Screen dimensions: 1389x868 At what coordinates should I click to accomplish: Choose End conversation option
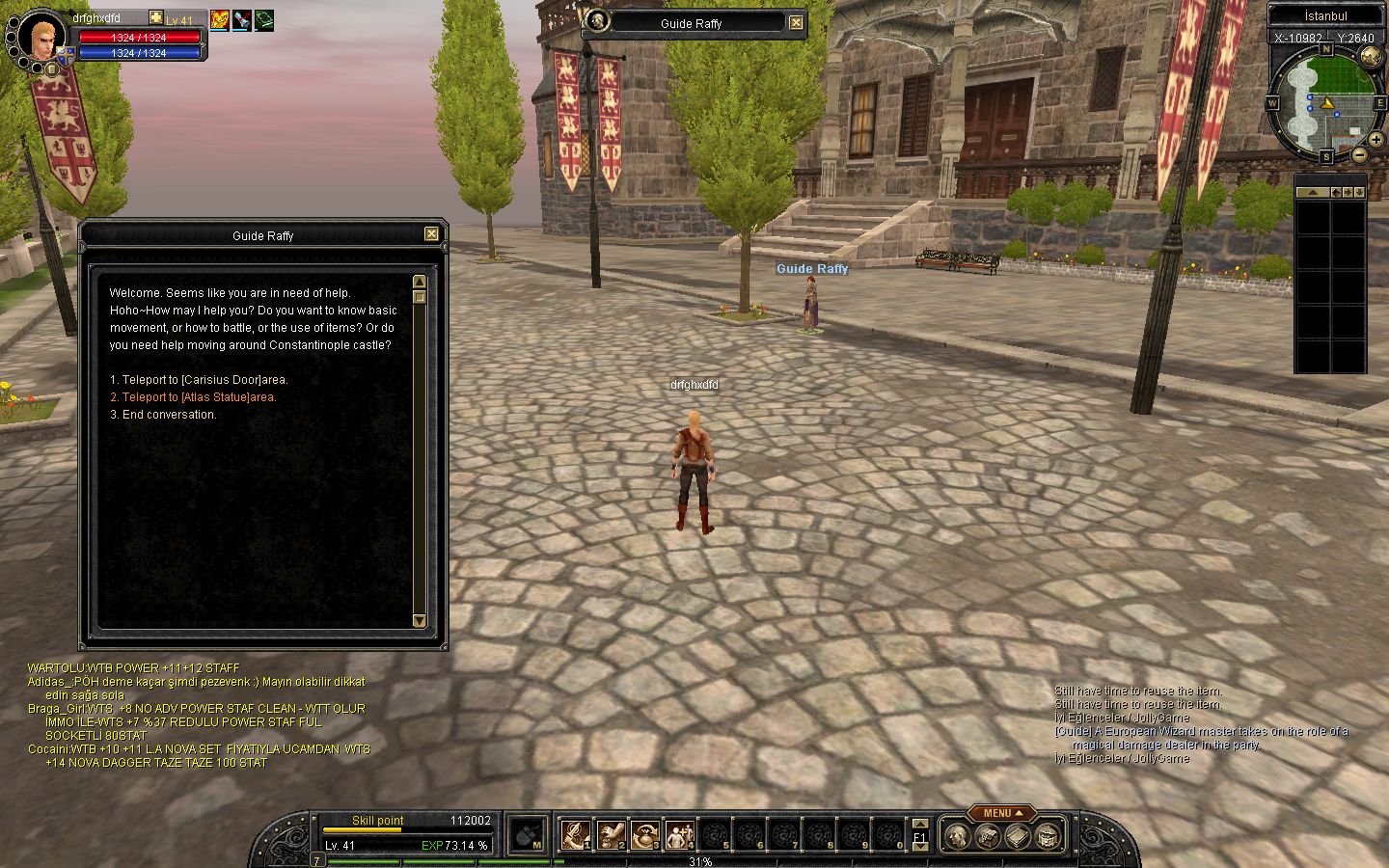pyautogui.click(x=169, y=415)
